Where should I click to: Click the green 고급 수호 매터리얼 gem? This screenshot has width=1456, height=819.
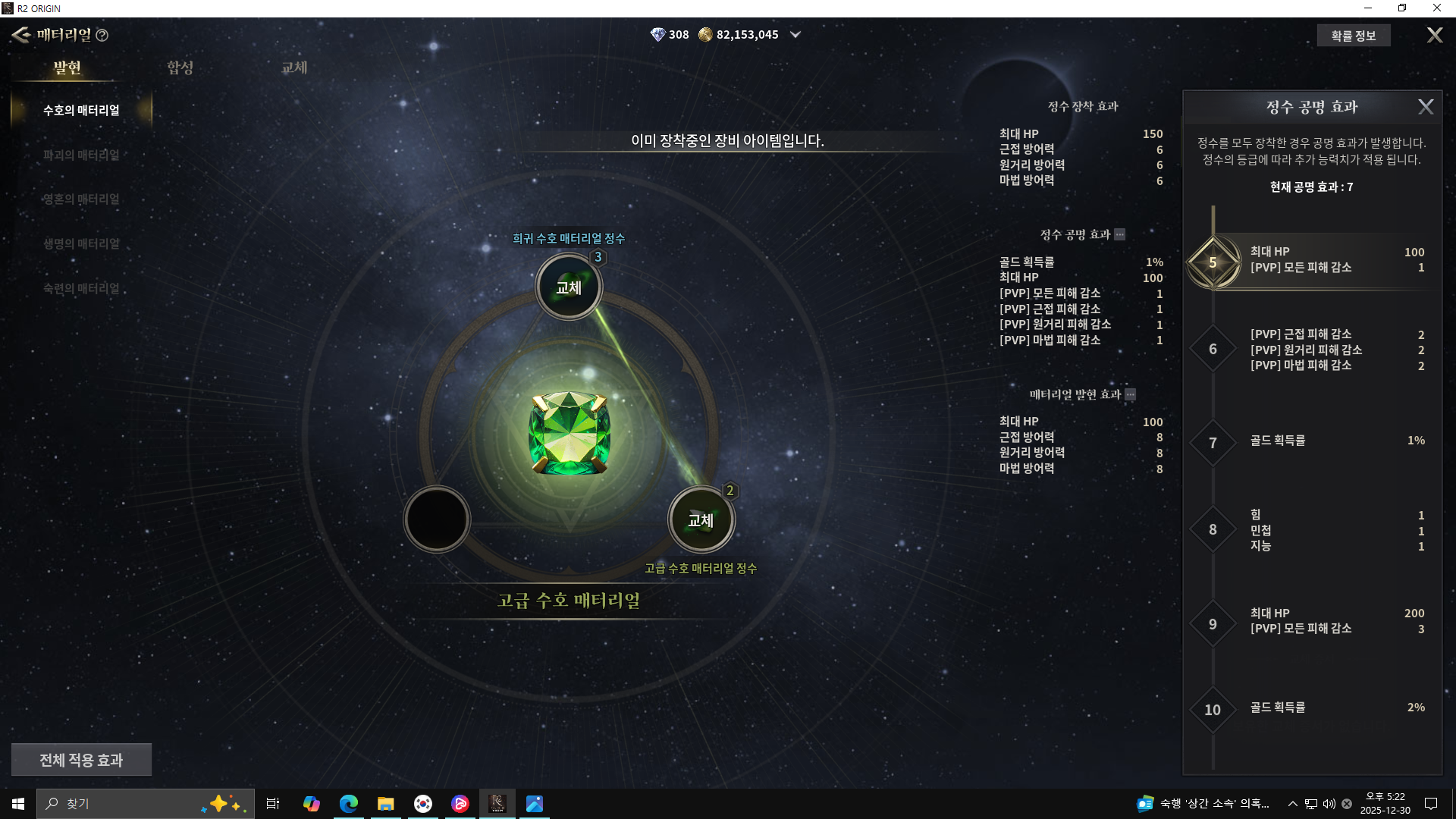pos(569,433)
